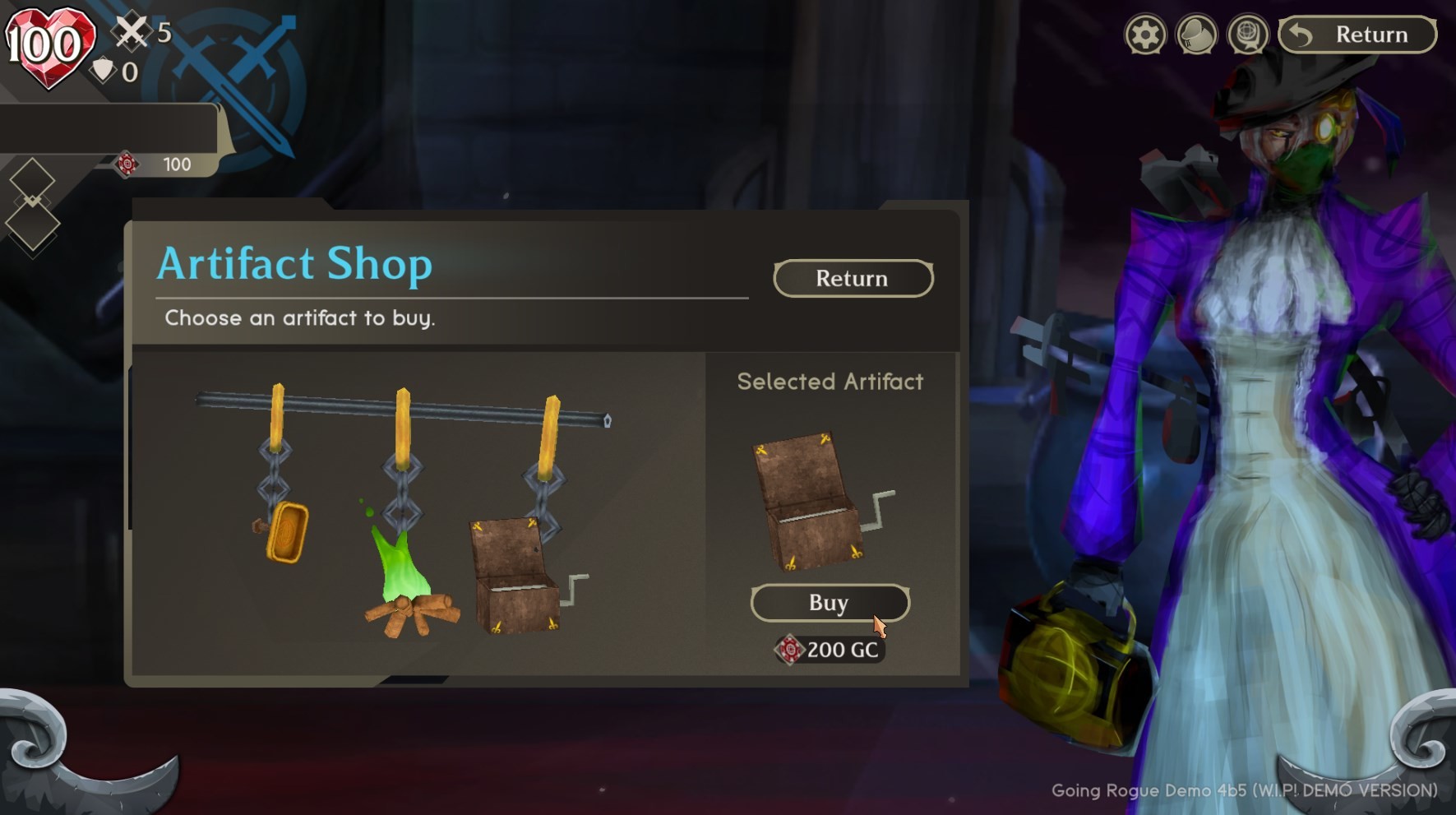Select the hat cosmetics icon
The image size is (1456, 815).
[x=1196, y=35]
